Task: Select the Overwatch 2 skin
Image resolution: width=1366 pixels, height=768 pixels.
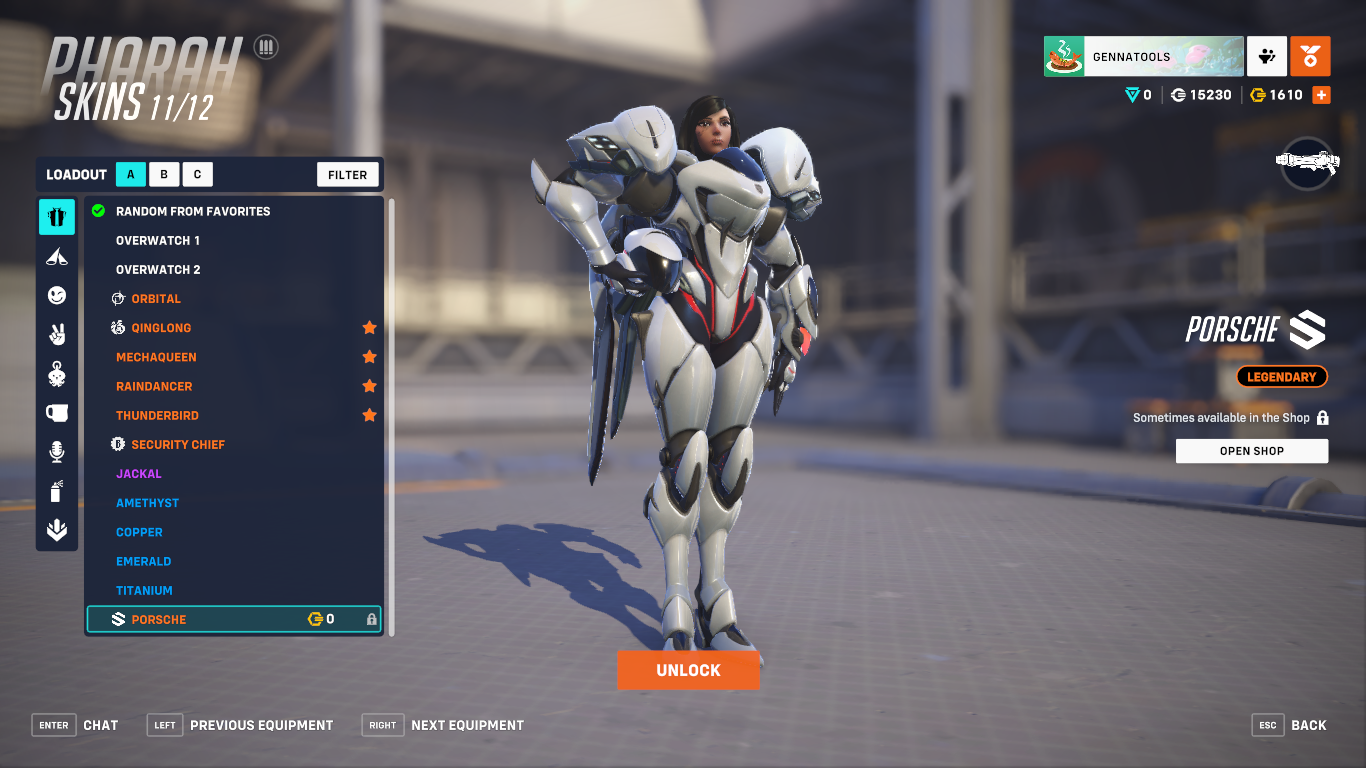Action: point(158,270)
